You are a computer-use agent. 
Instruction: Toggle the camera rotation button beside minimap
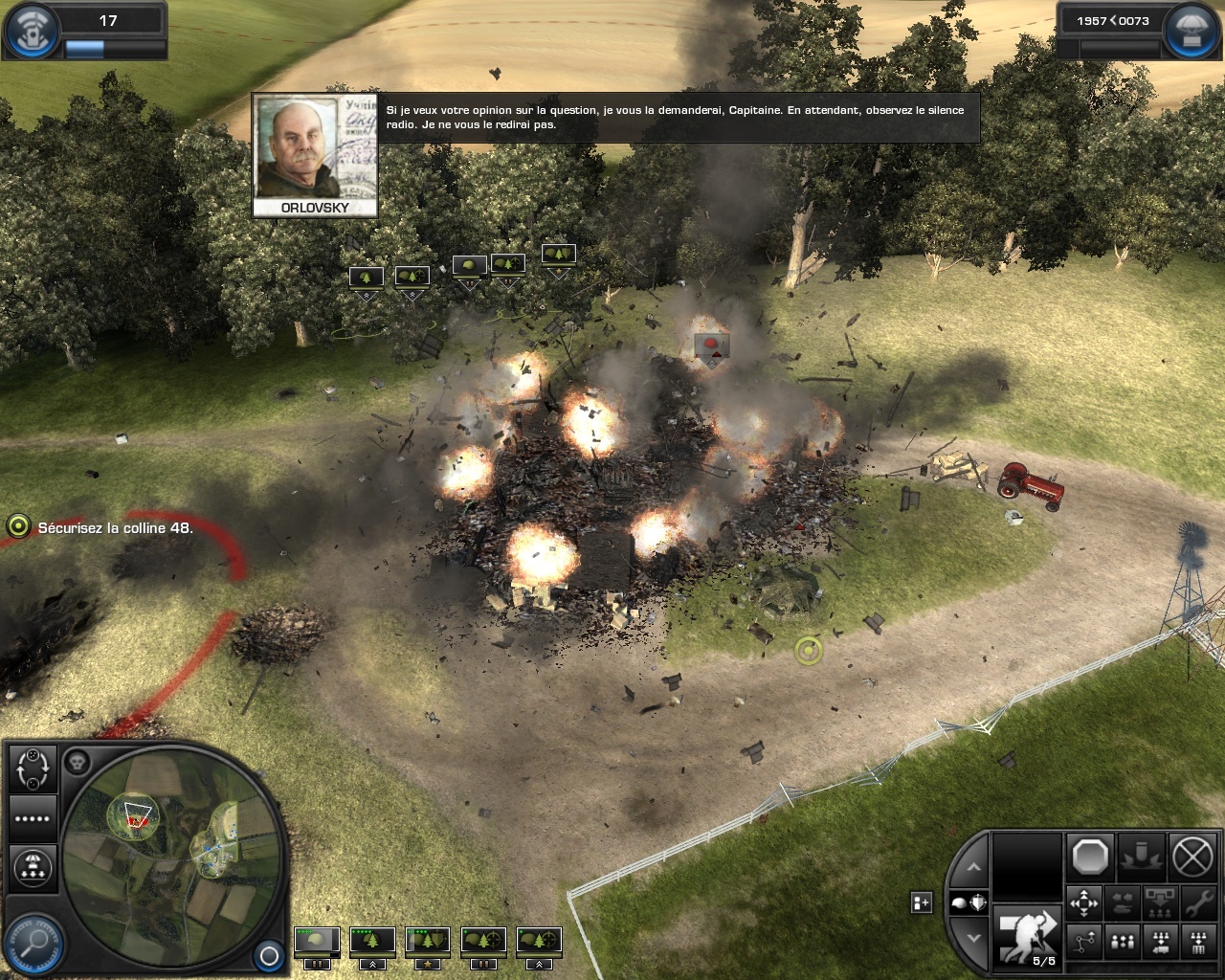tap(33, 768)
